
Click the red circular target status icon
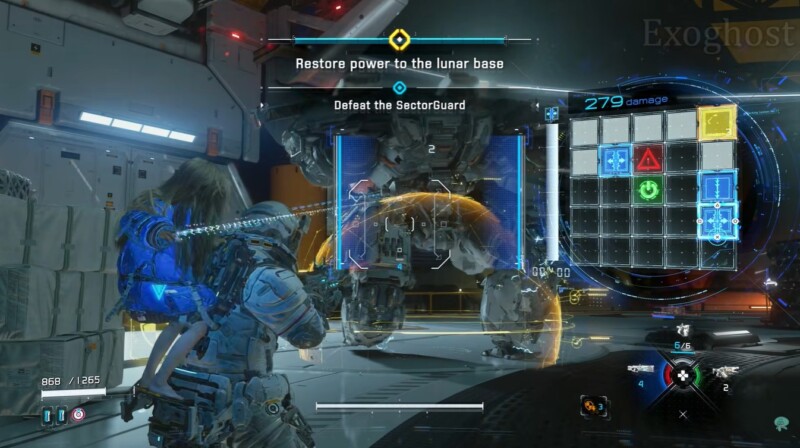click(79, 413)
